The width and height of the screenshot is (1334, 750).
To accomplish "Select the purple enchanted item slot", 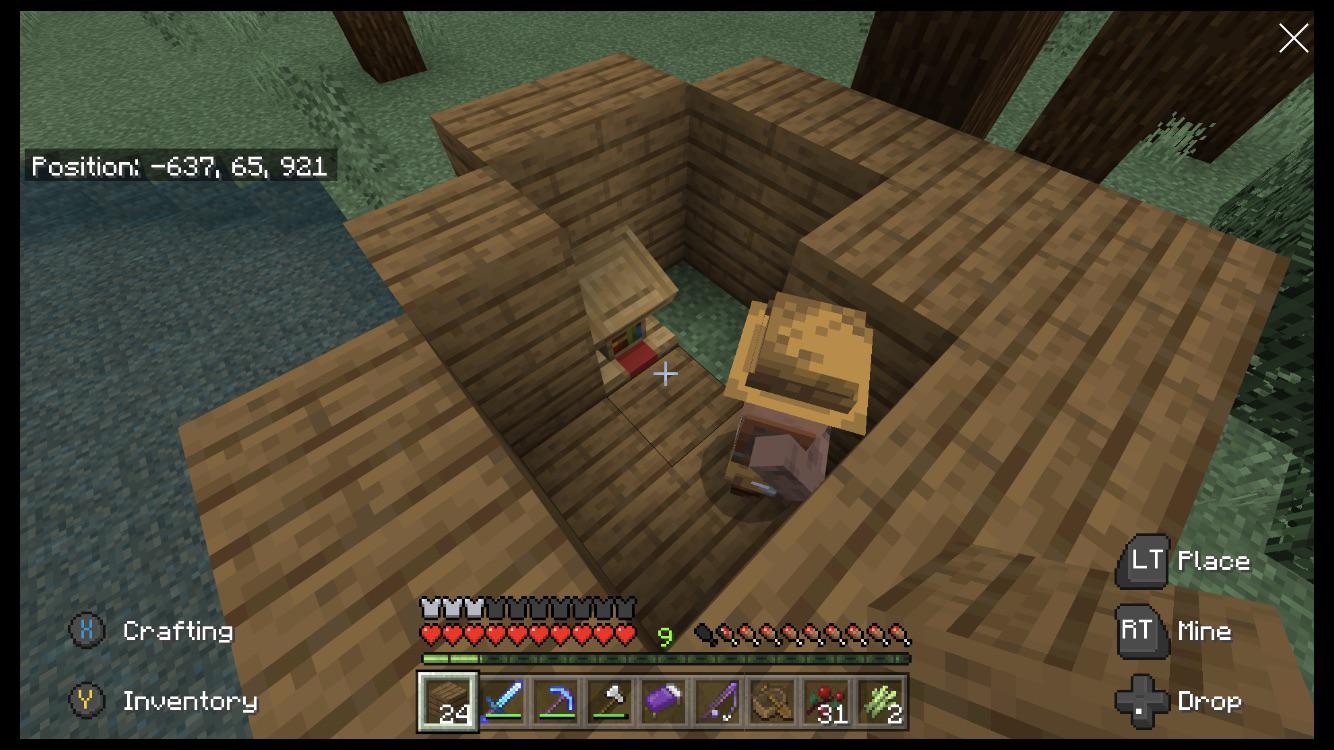I will [x=663, y=700].
